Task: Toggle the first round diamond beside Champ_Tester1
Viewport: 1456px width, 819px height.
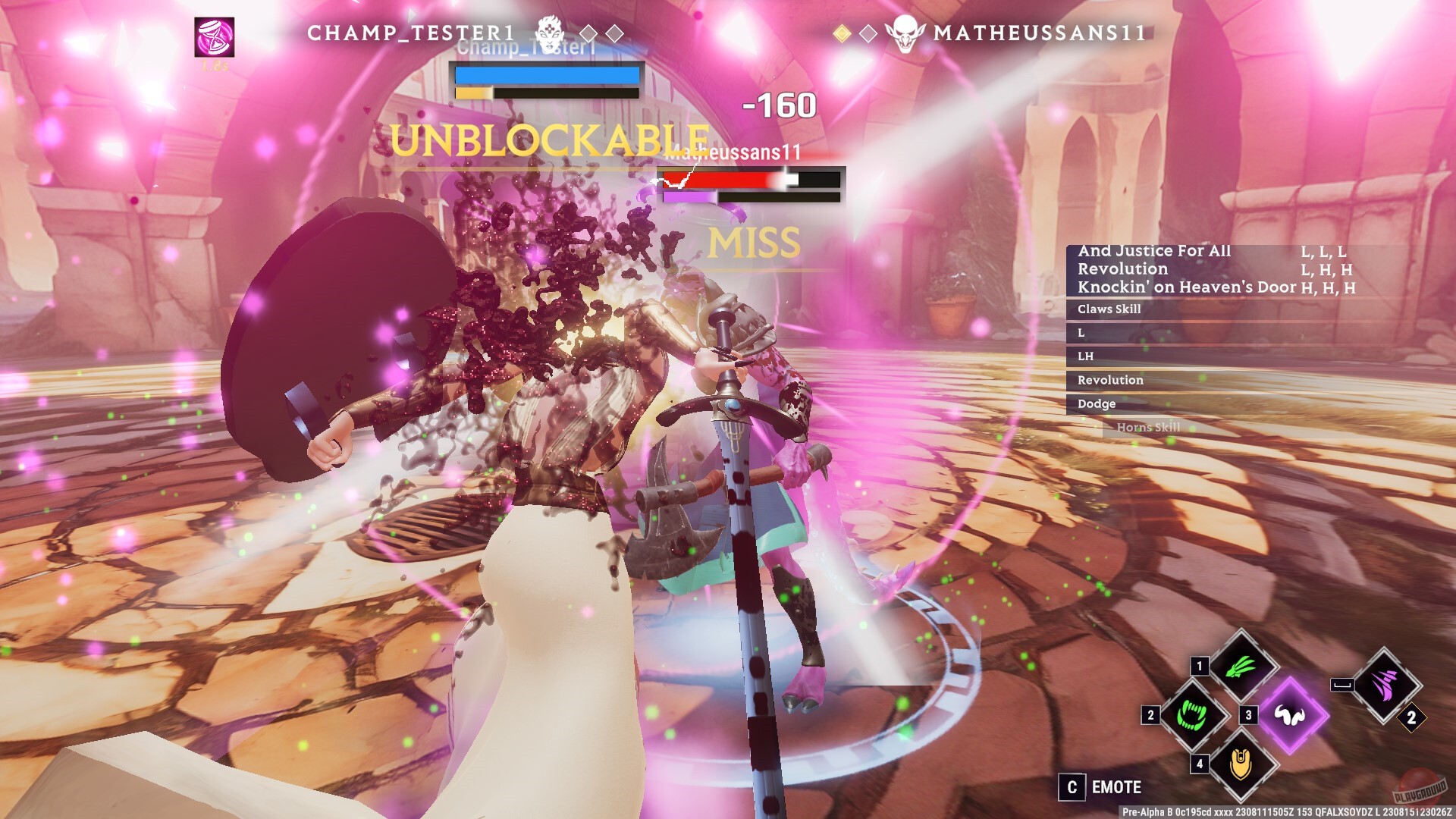Action: pyautogui.click(x=588, y=33)
